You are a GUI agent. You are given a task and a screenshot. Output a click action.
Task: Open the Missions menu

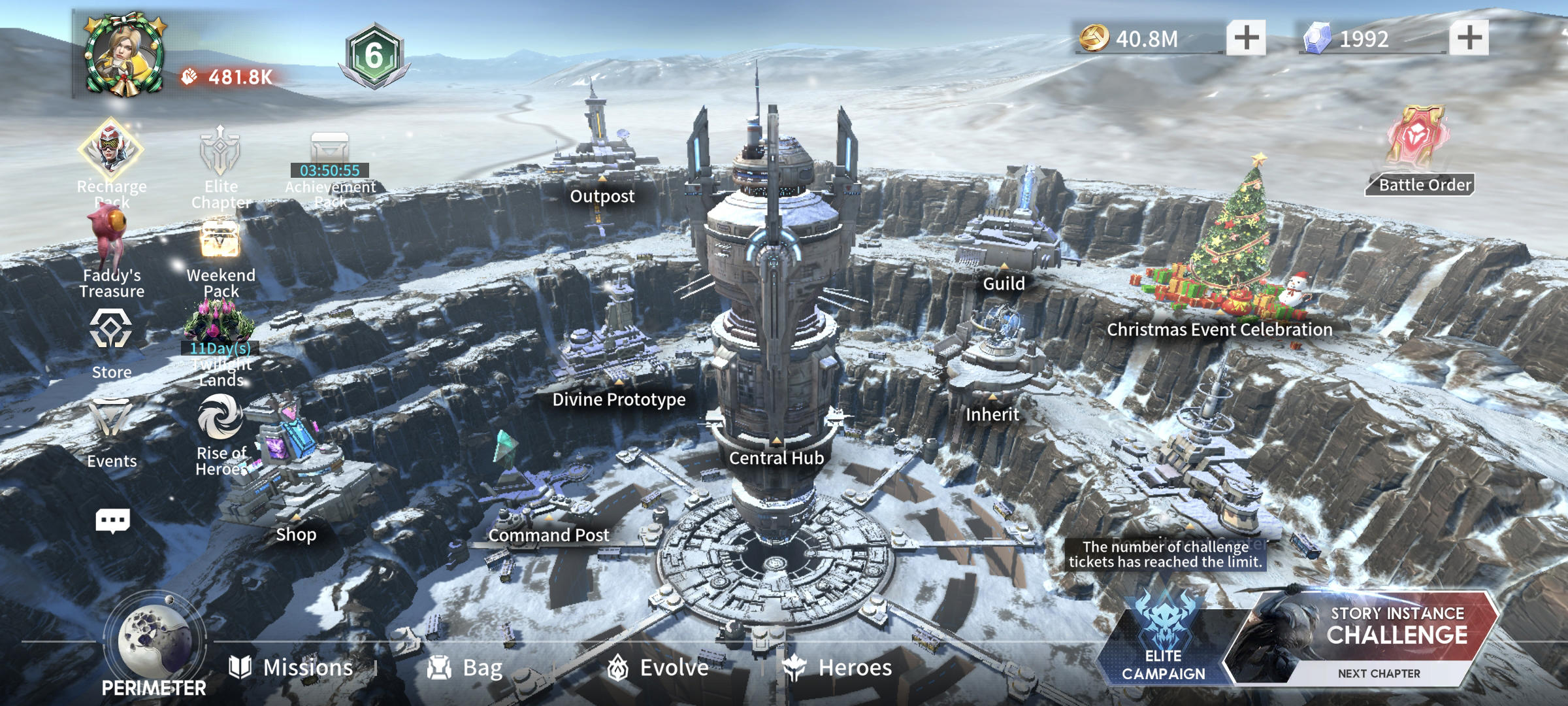tap(292, 667)
